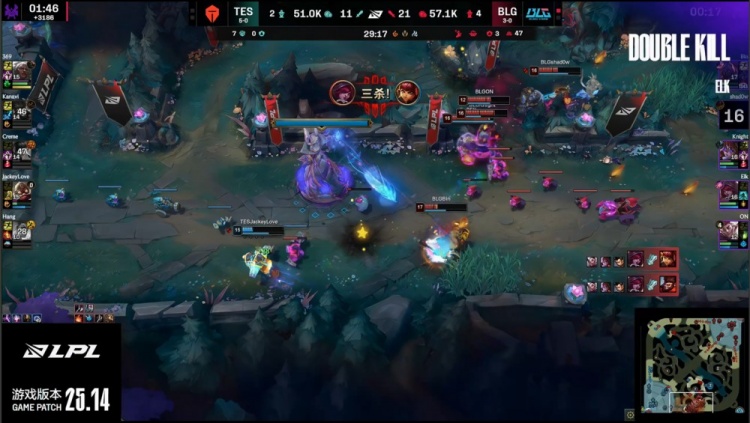Click the small gear icon beside minimap
750x423 pixels.
631,413
